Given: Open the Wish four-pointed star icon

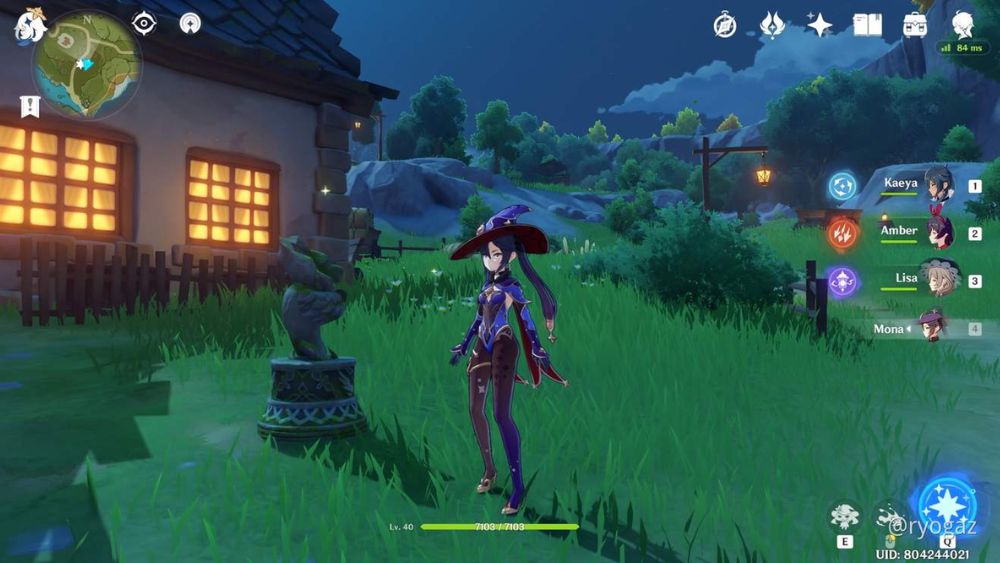Looking at the screenshot, I should (x=820, y=25).
